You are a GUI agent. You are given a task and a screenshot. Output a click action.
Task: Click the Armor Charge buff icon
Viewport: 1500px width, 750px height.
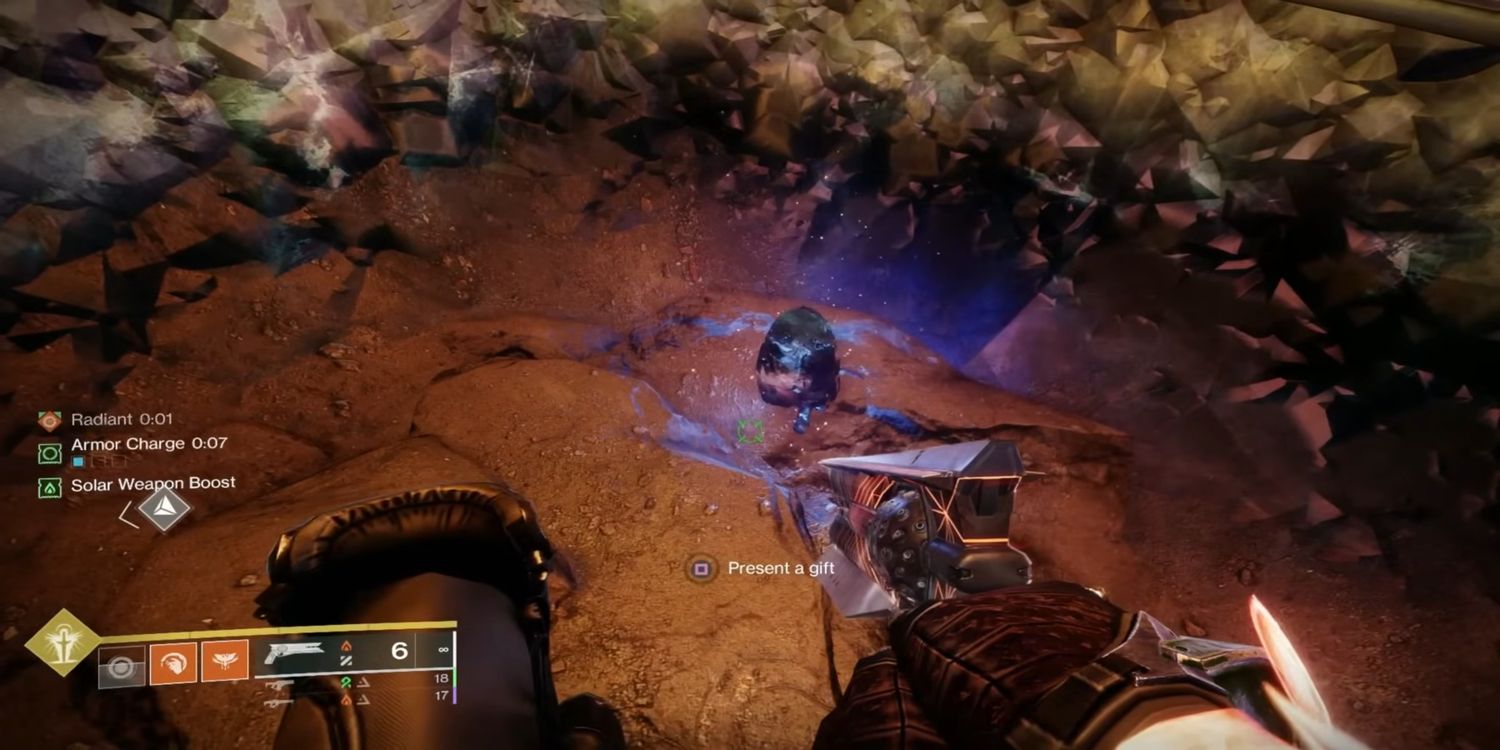point(49,453)
